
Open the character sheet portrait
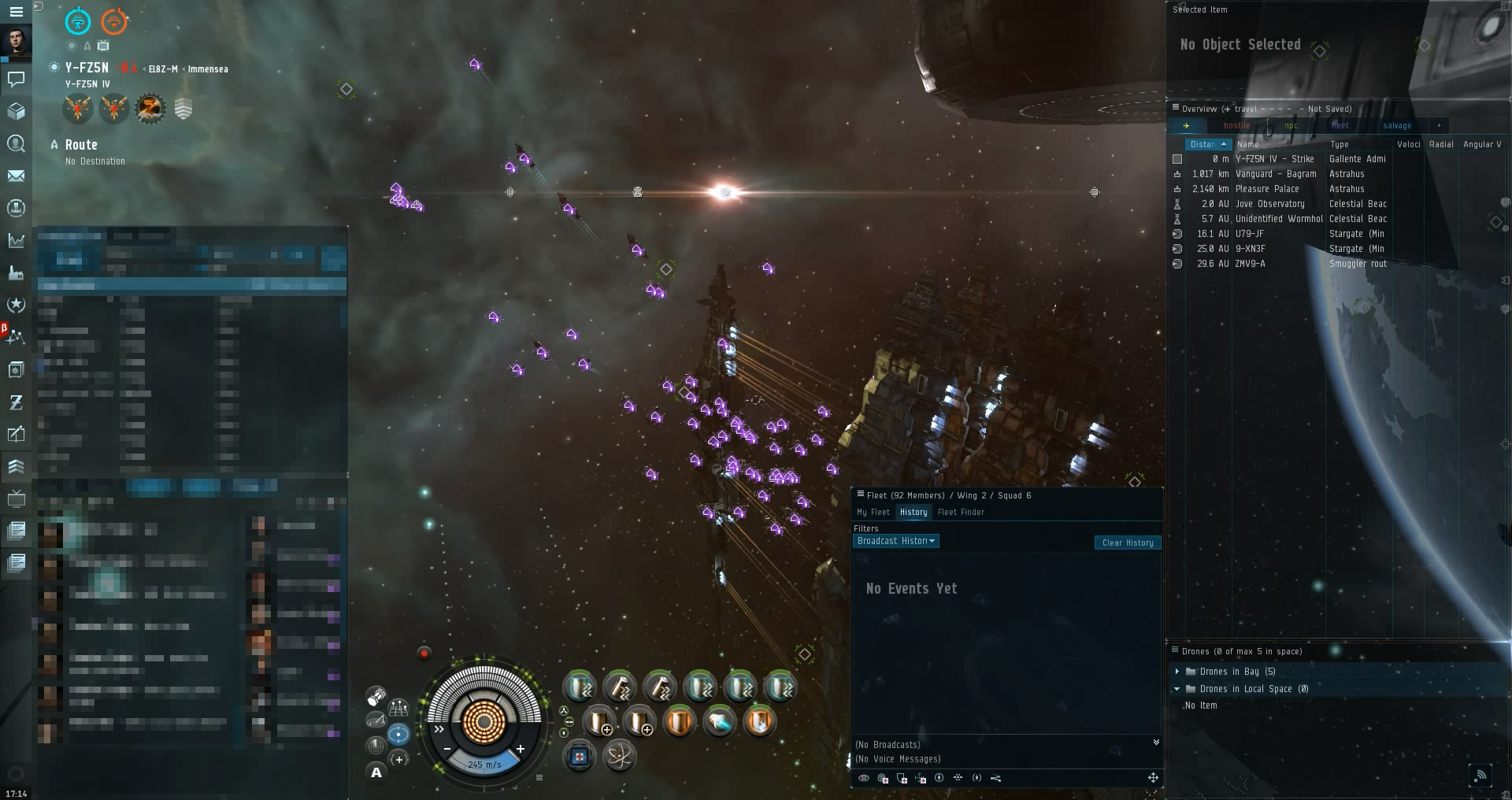pos(16,42)
